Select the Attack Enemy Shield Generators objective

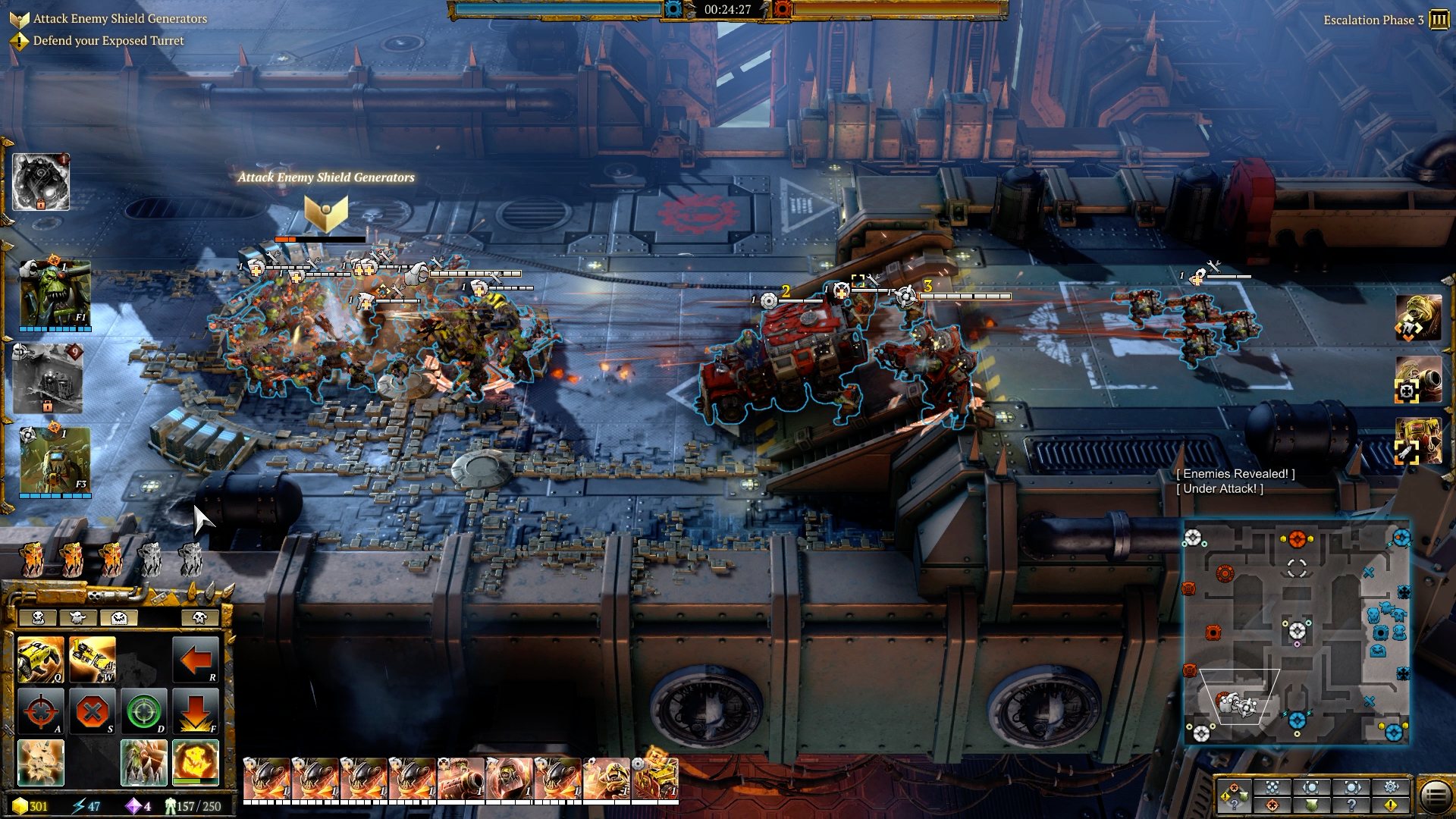(x=120, y=18)
